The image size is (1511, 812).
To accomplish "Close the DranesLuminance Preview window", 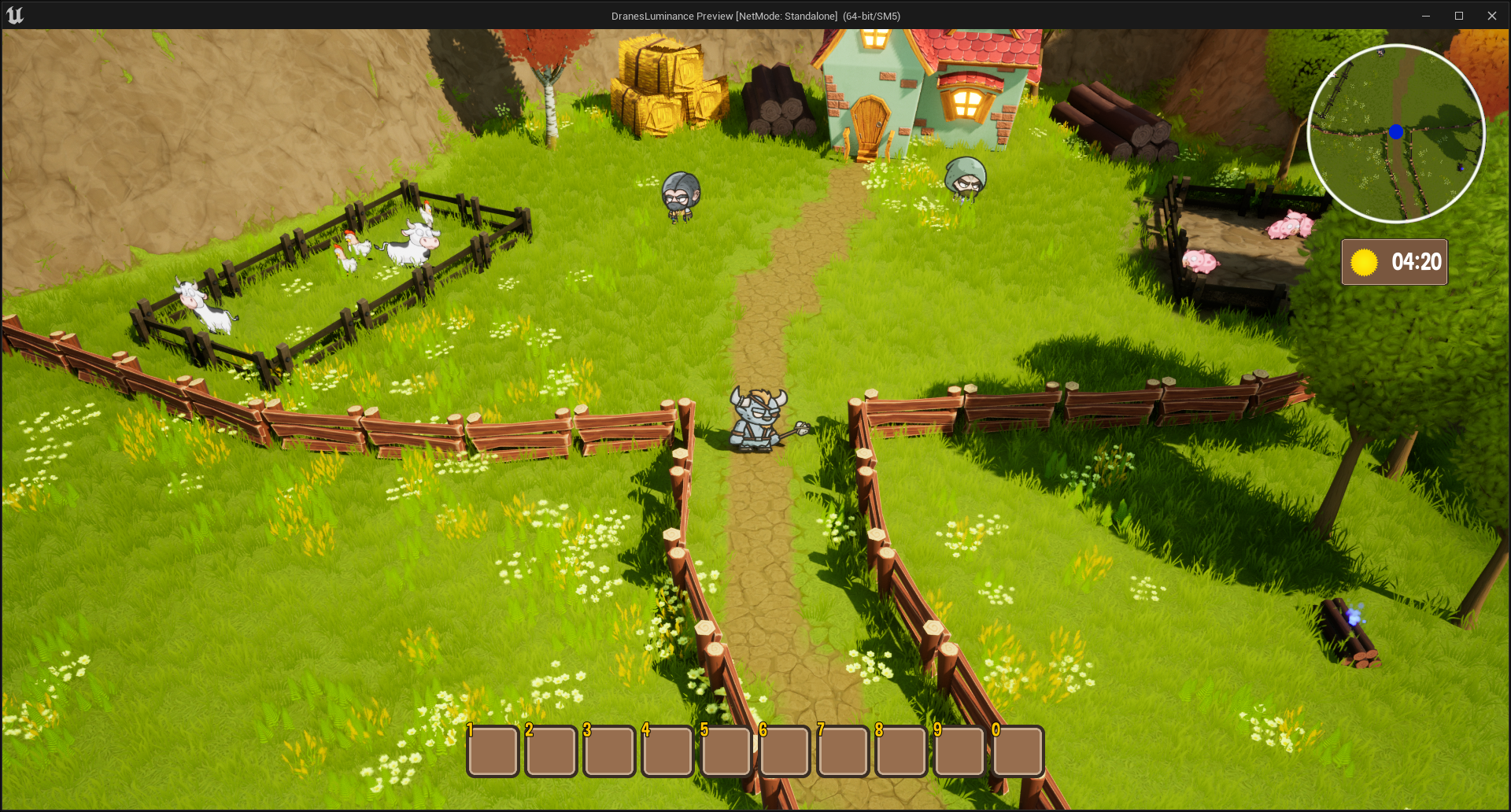I will click(1491, 16).
